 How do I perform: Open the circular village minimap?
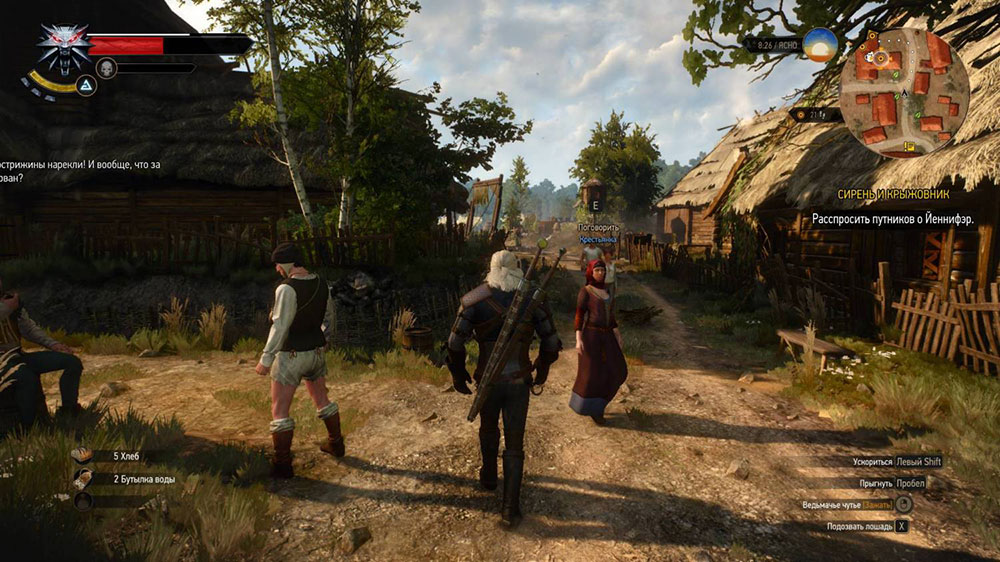click(904, 93)
